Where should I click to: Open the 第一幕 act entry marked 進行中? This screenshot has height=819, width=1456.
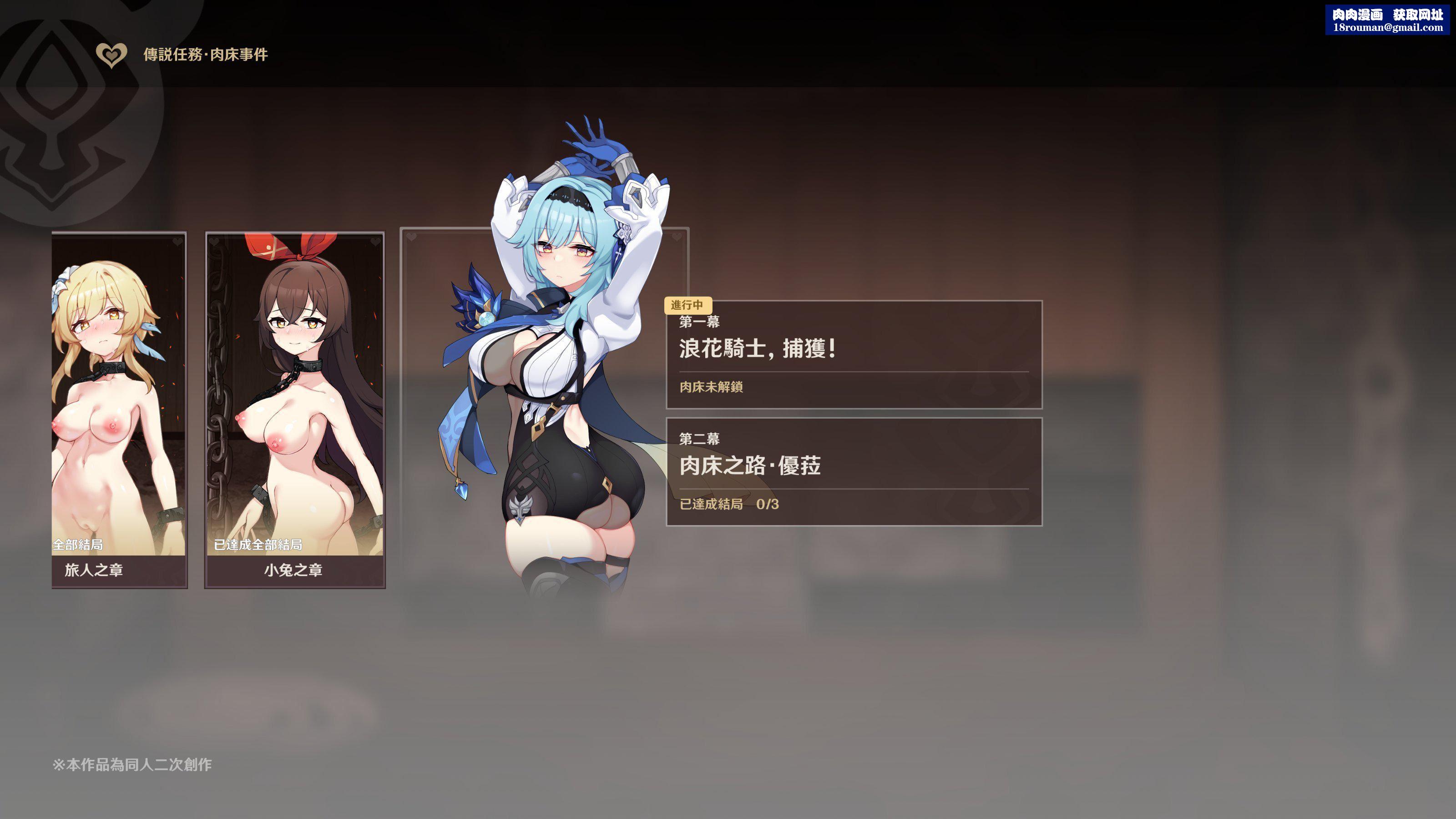pos(854,354)
